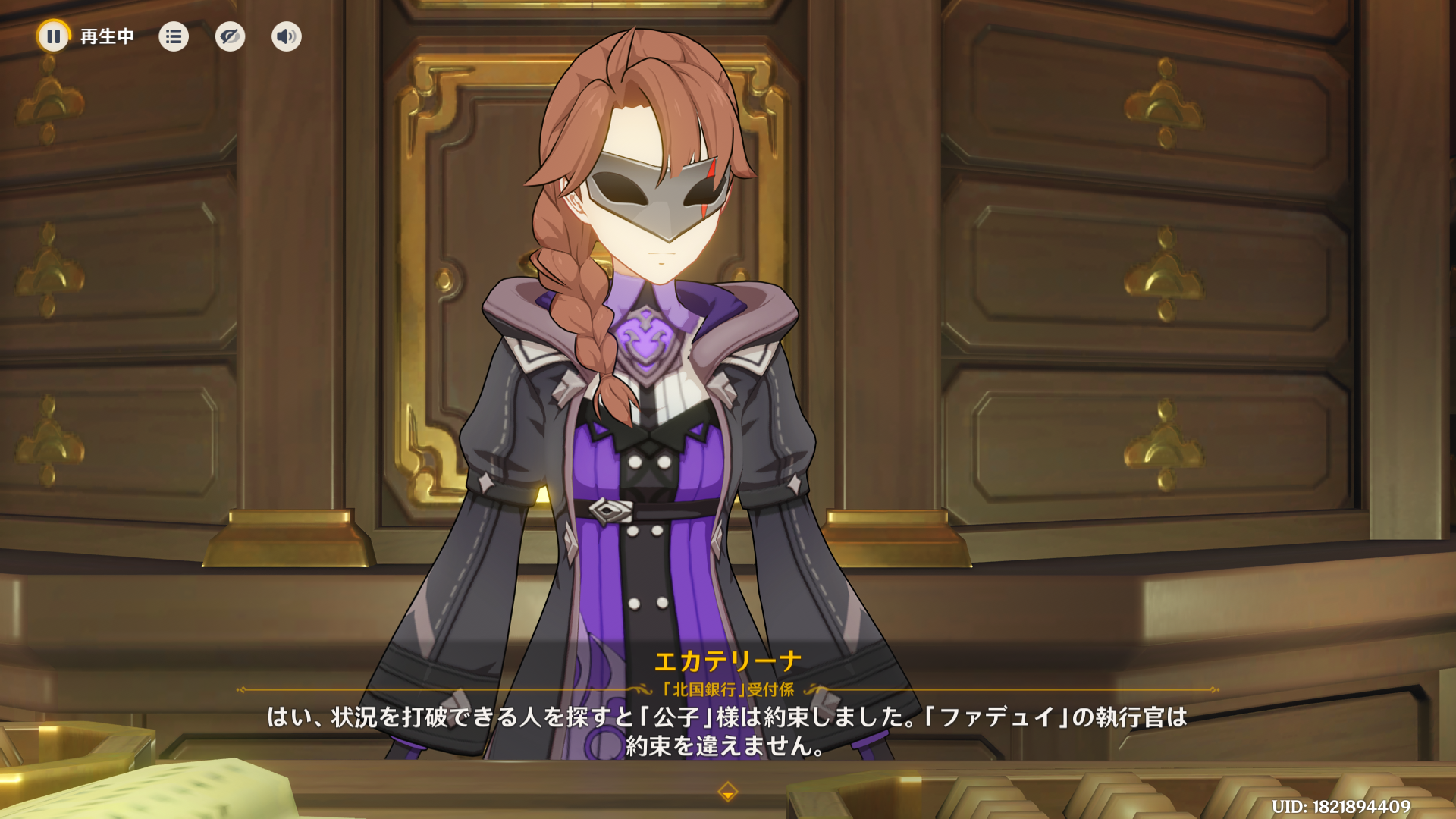
Task: Advance dialogue with the diamond arrow
Action: coord(727,792)
